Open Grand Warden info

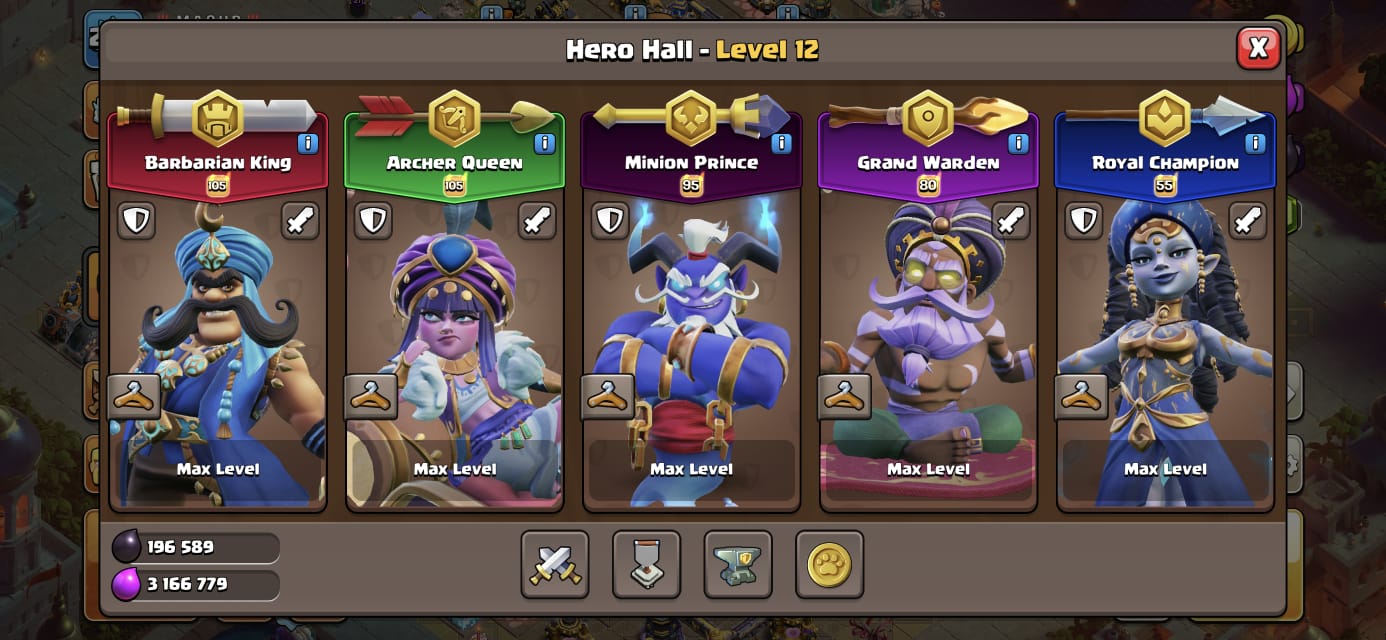[1018, 144]
